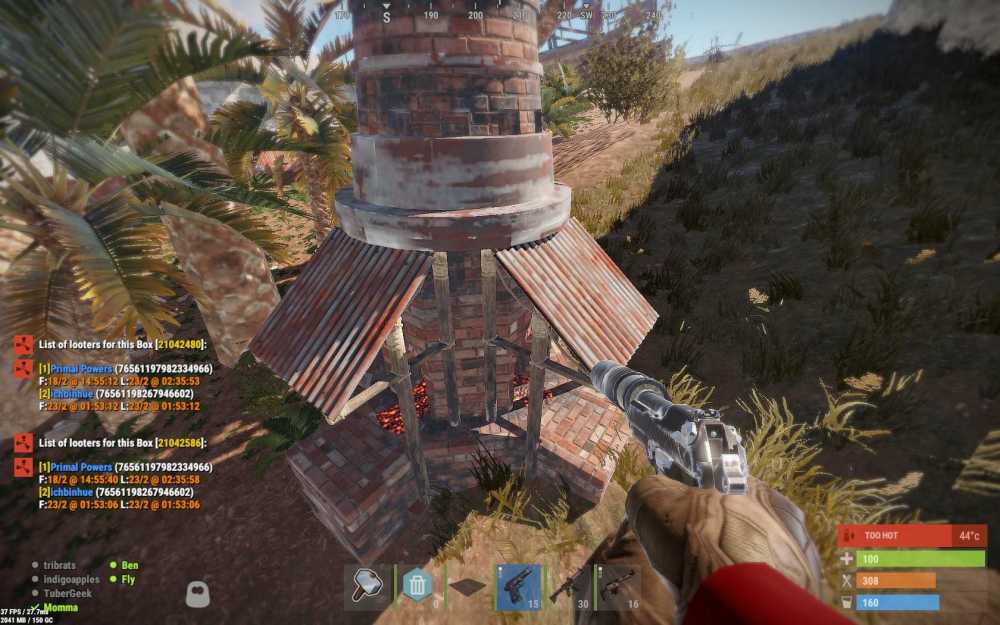1000x625 pixels.
Task: Select the hammer hotbar slot
Action: coord(367,587)
